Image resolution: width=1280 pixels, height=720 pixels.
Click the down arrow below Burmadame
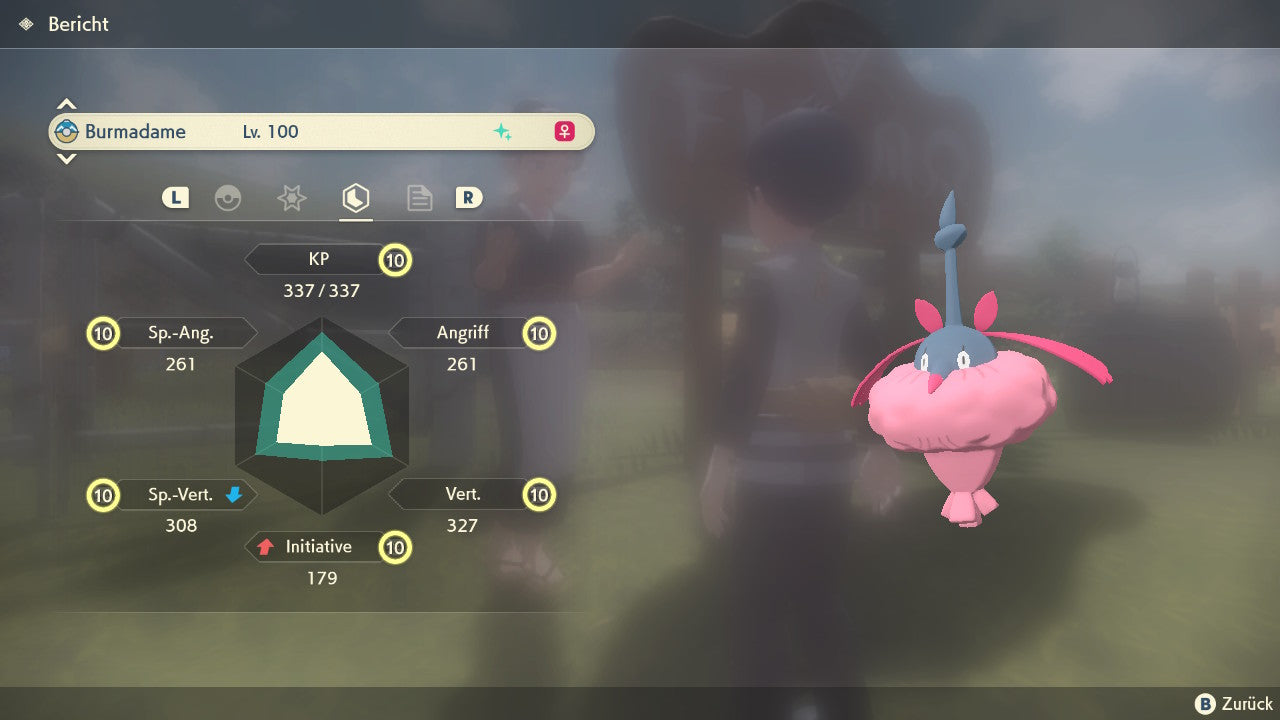tap(66, 158)
